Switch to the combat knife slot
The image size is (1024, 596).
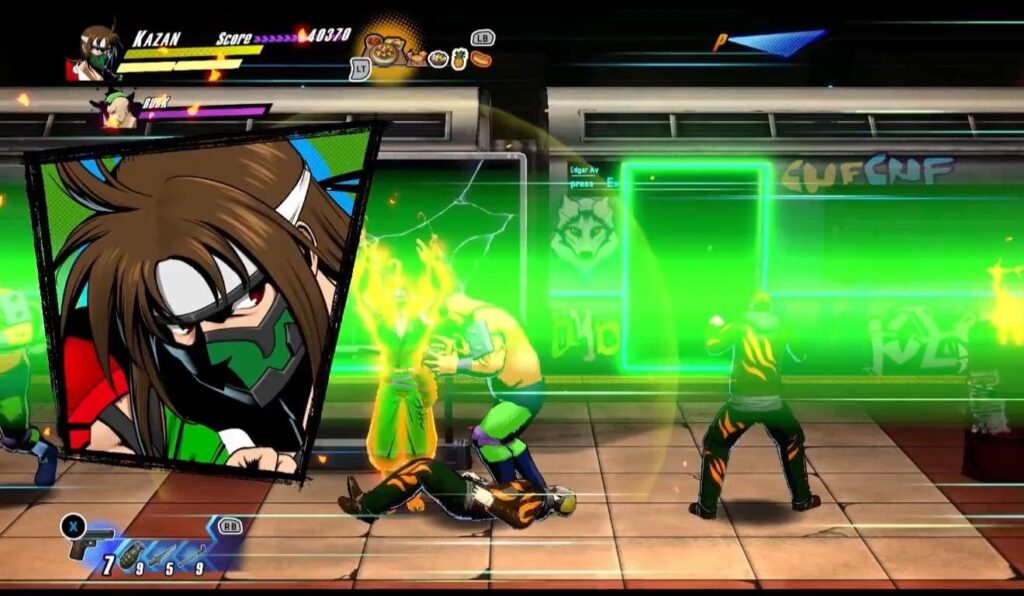162,556
